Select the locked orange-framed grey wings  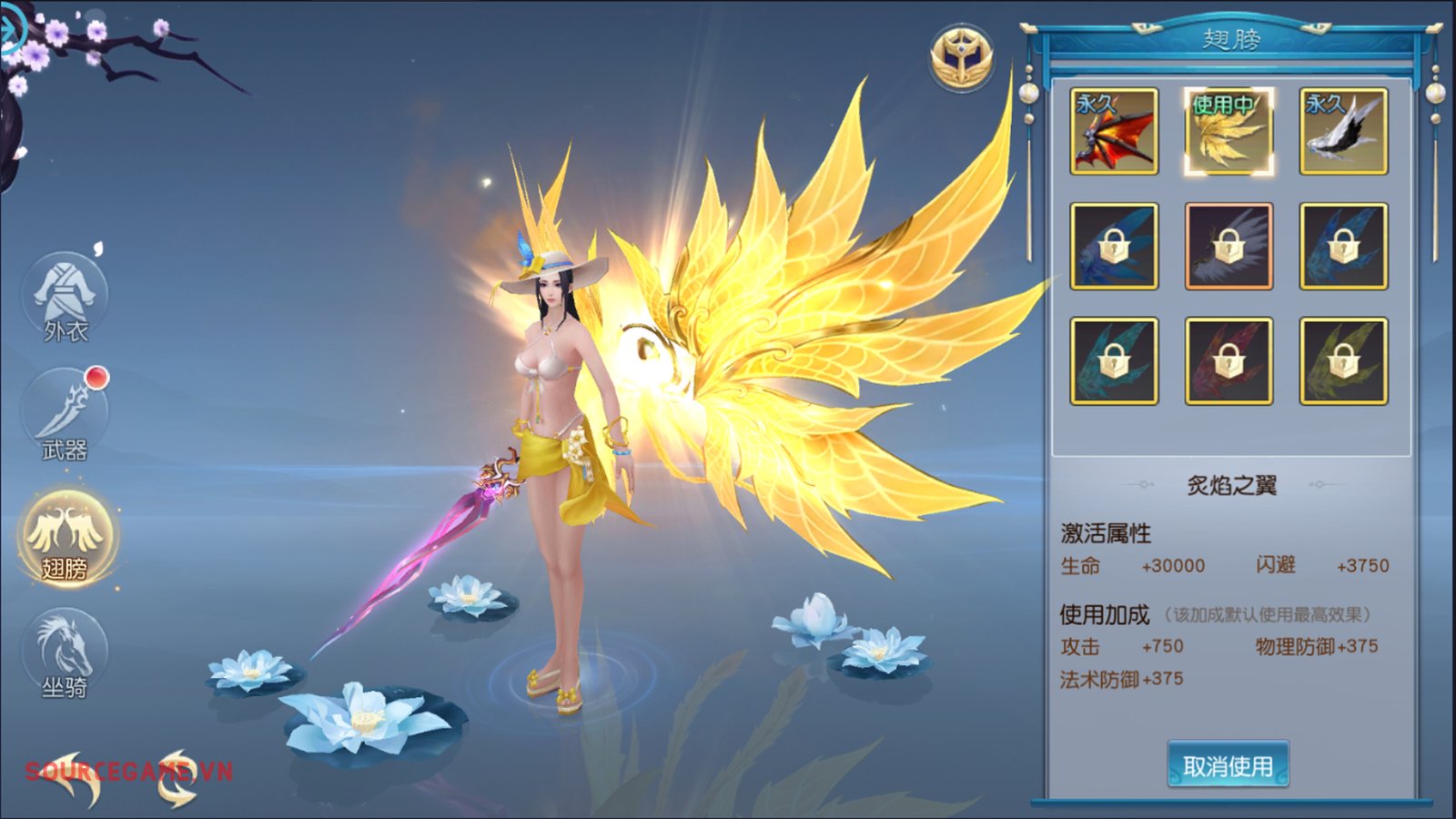coord(1228,246)
